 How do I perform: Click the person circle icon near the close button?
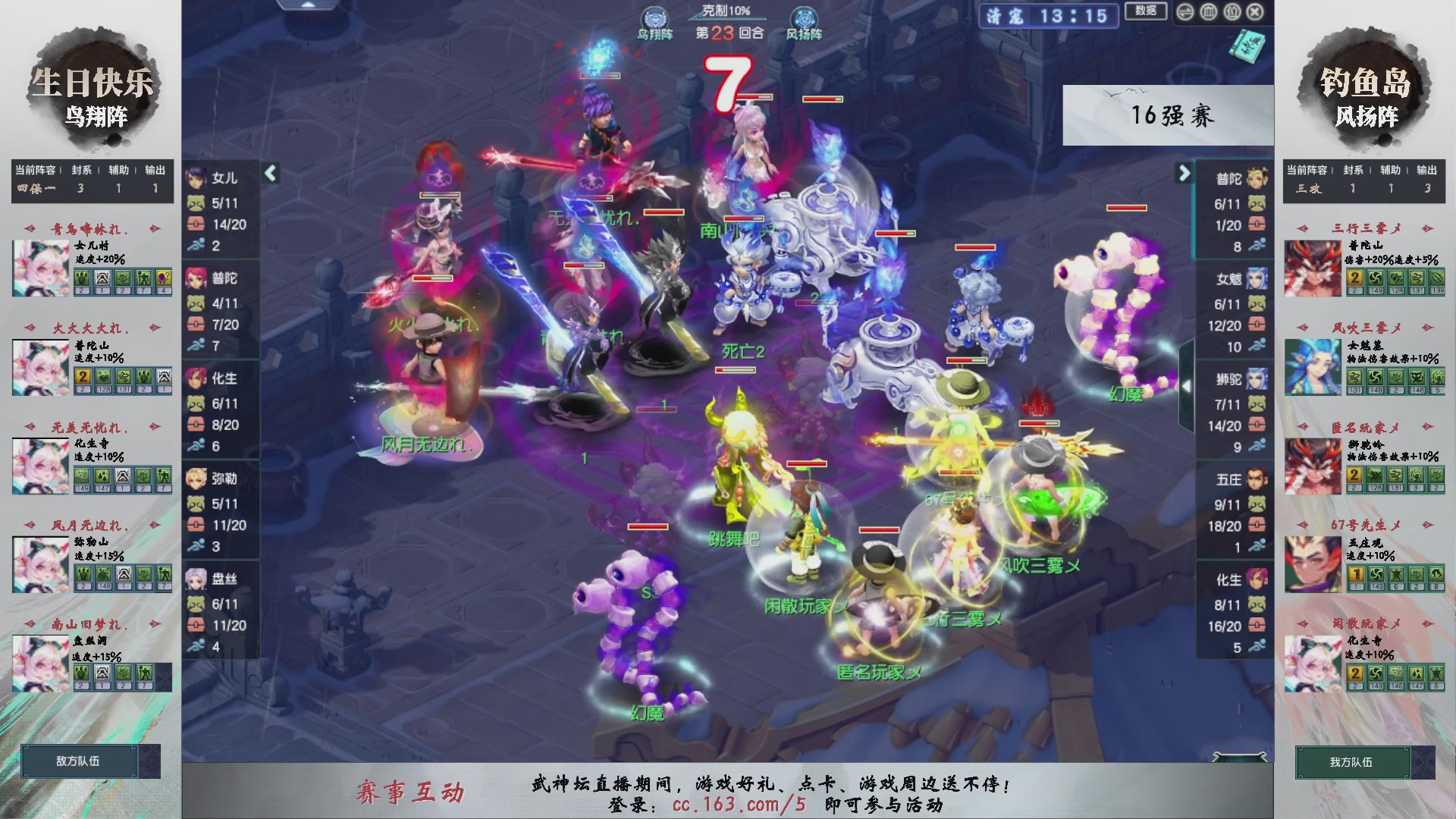click(x=1233, y=12)
